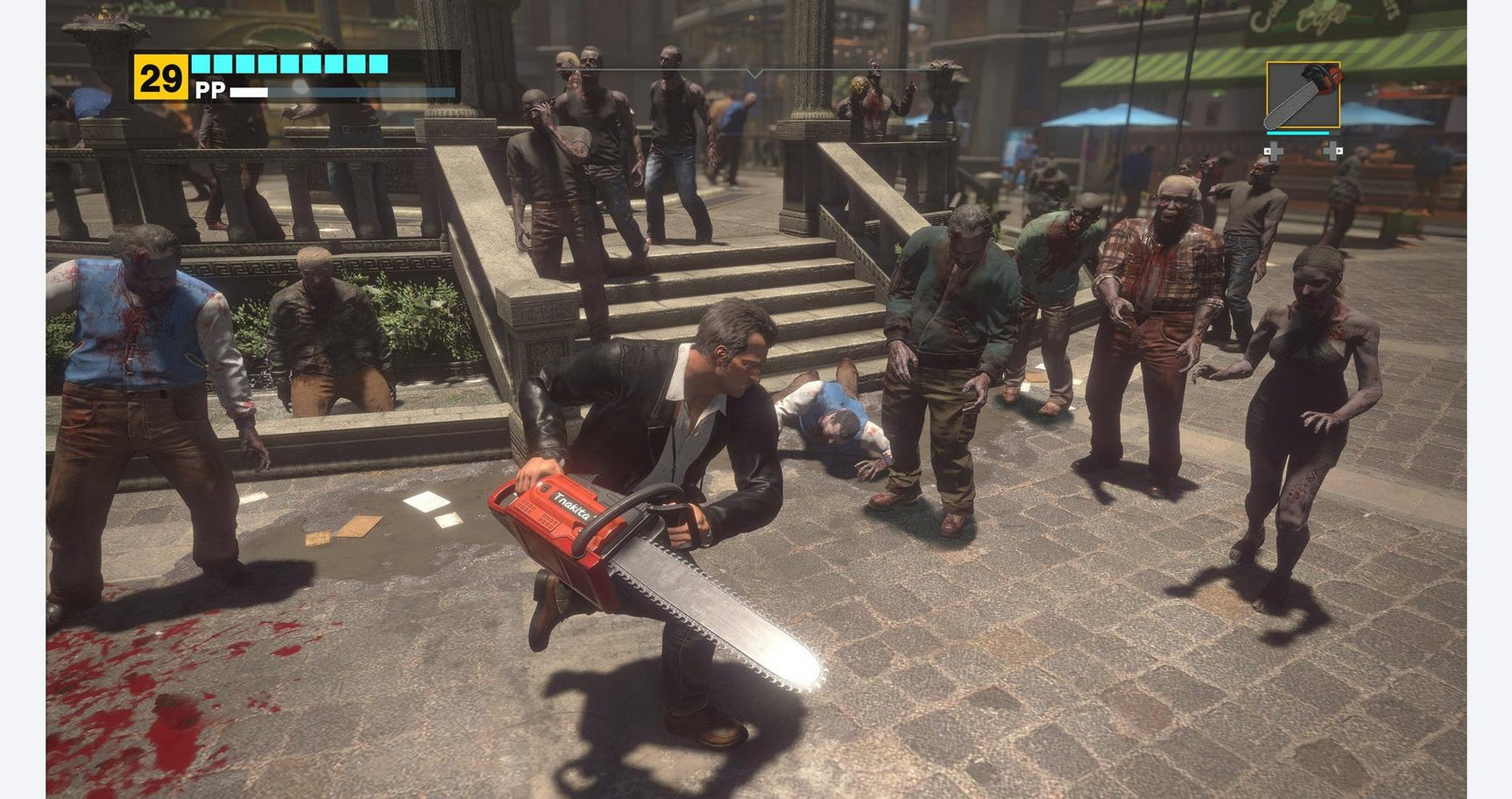
Task: Click the right D-pad weapon cycle arrow
Action: click(1332, 151)
